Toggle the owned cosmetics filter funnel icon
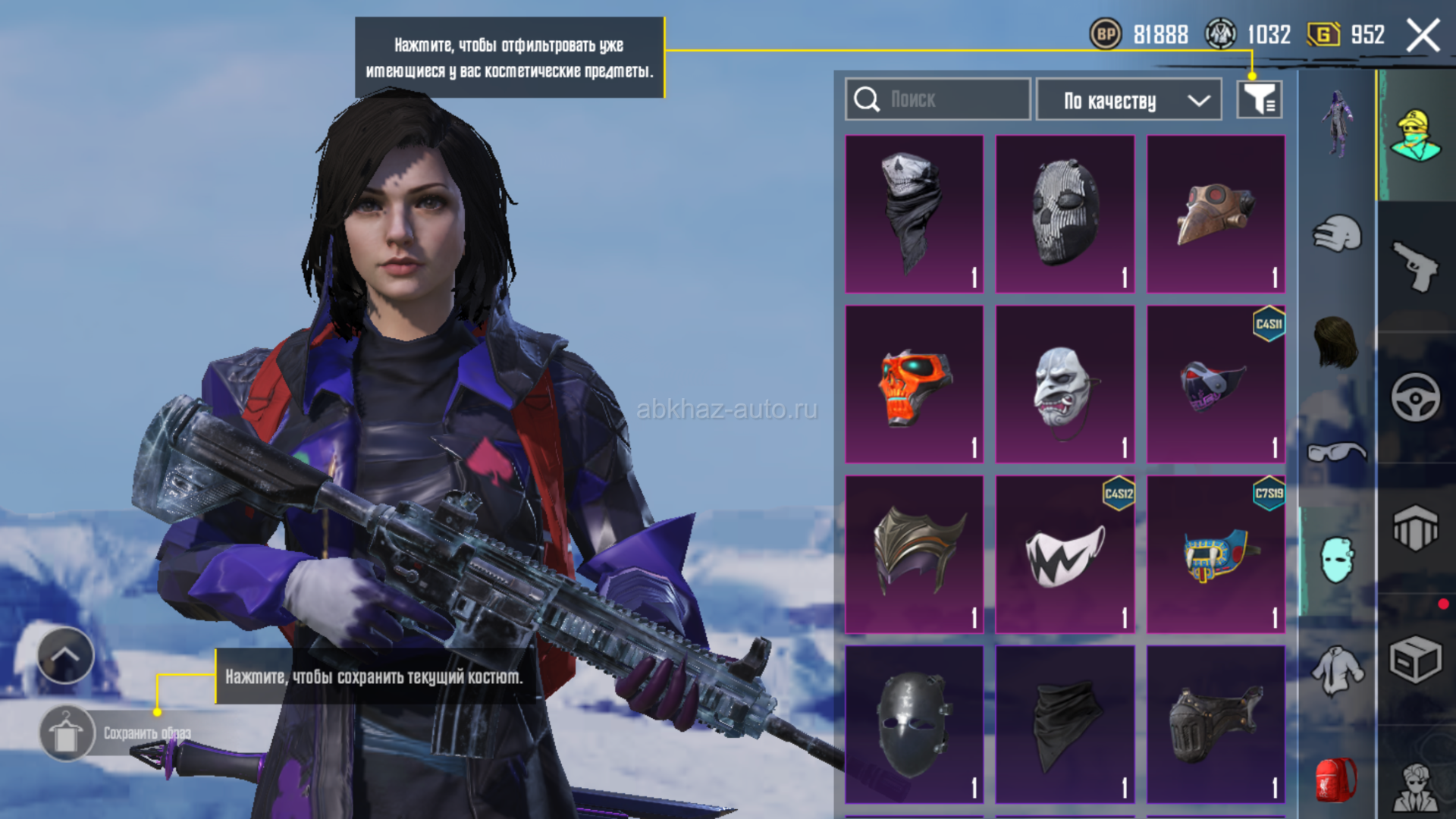Screen dimensions: 1456x819 1259,99
